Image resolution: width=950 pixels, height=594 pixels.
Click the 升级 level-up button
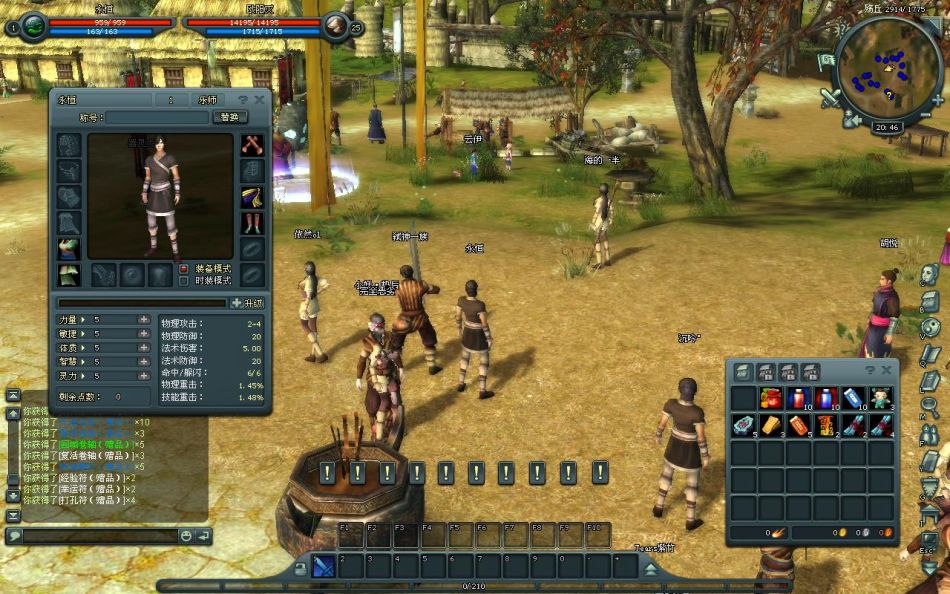click(x=248, y=303)
